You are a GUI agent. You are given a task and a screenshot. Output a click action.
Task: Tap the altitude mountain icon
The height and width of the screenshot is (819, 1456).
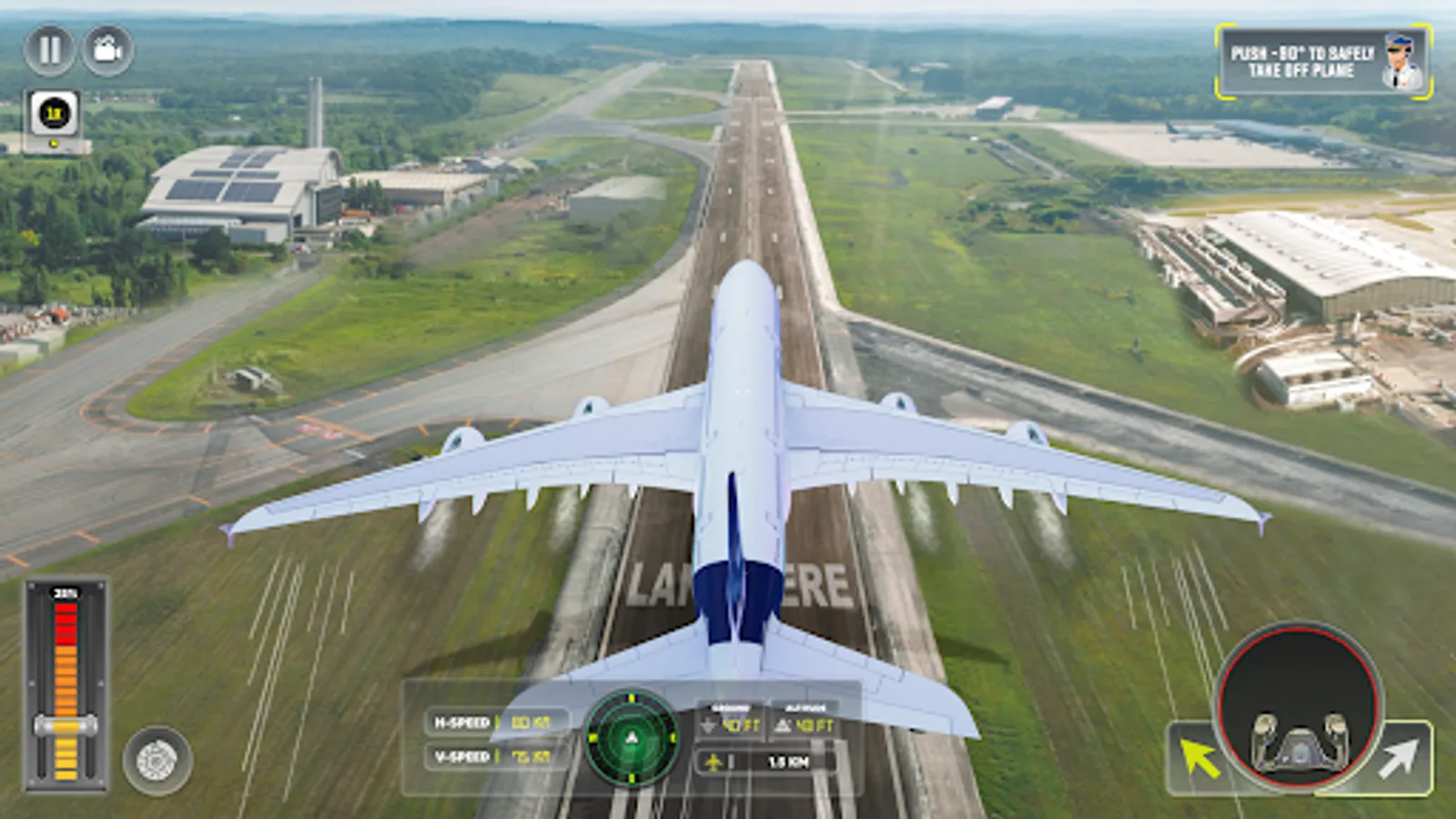click(782, 726)
